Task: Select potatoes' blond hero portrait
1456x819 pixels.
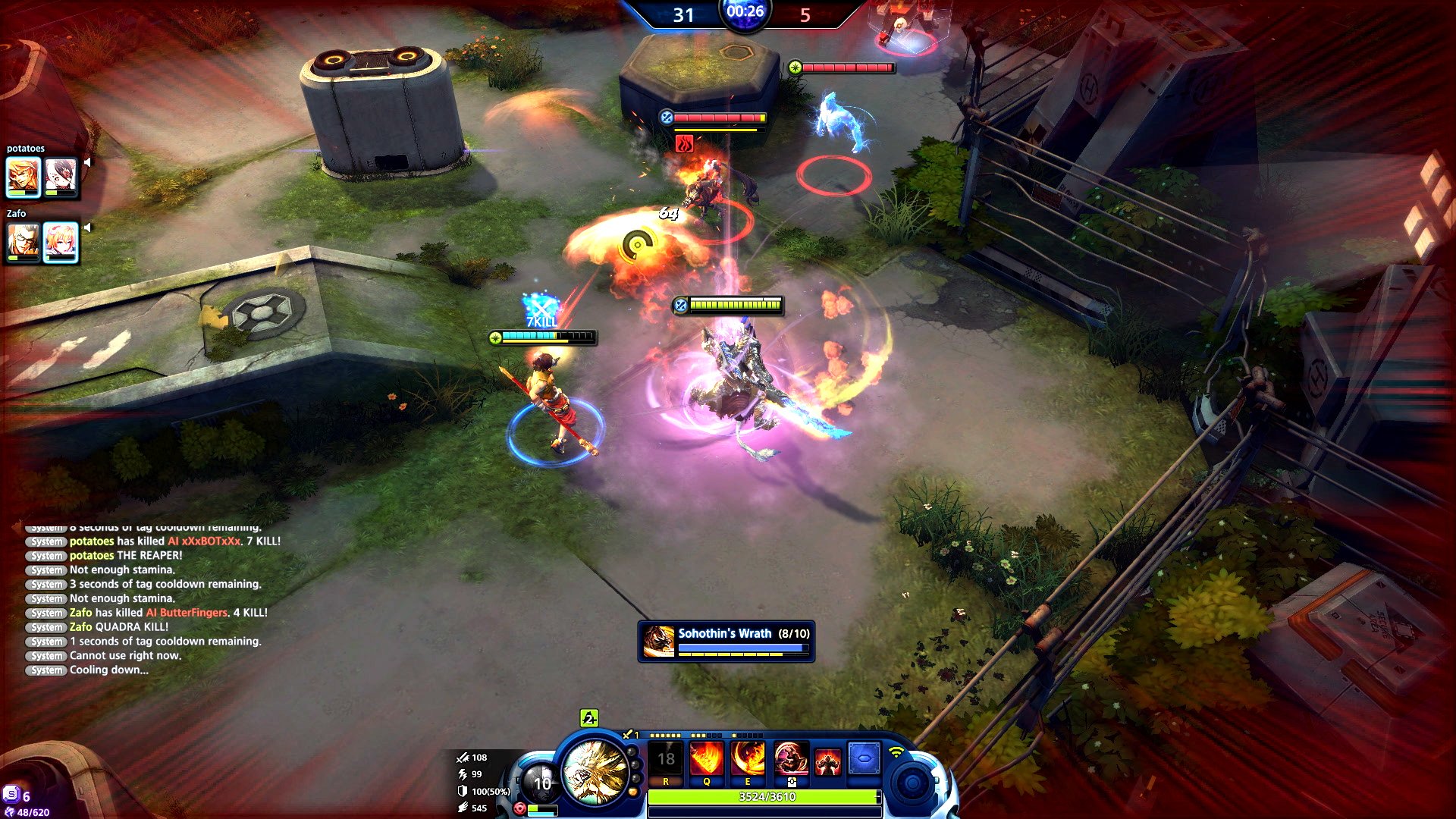Action: click(x=24, y=177)
